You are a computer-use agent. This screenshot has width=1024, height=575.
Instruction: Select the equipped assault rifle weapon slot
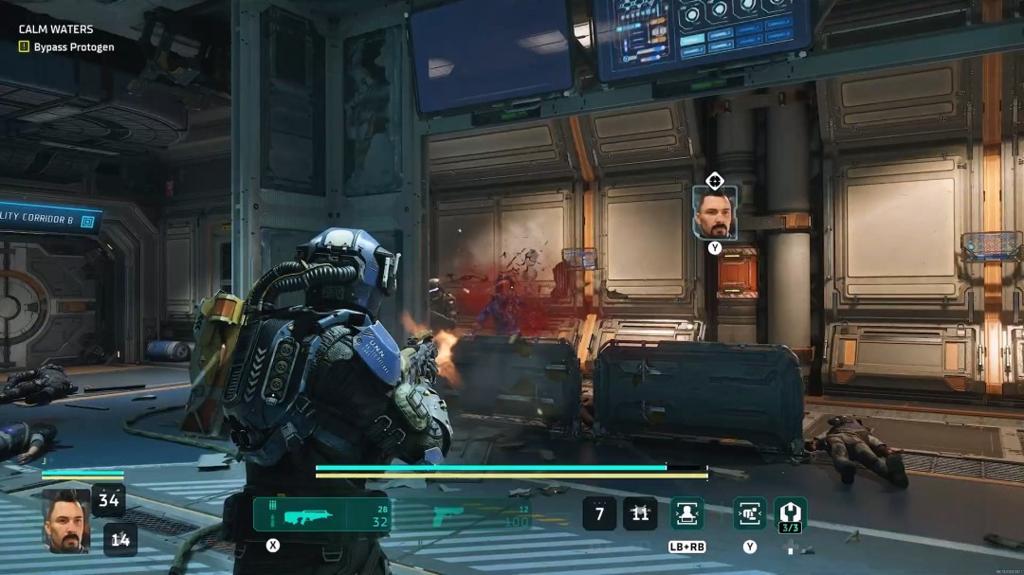point(322,515)
